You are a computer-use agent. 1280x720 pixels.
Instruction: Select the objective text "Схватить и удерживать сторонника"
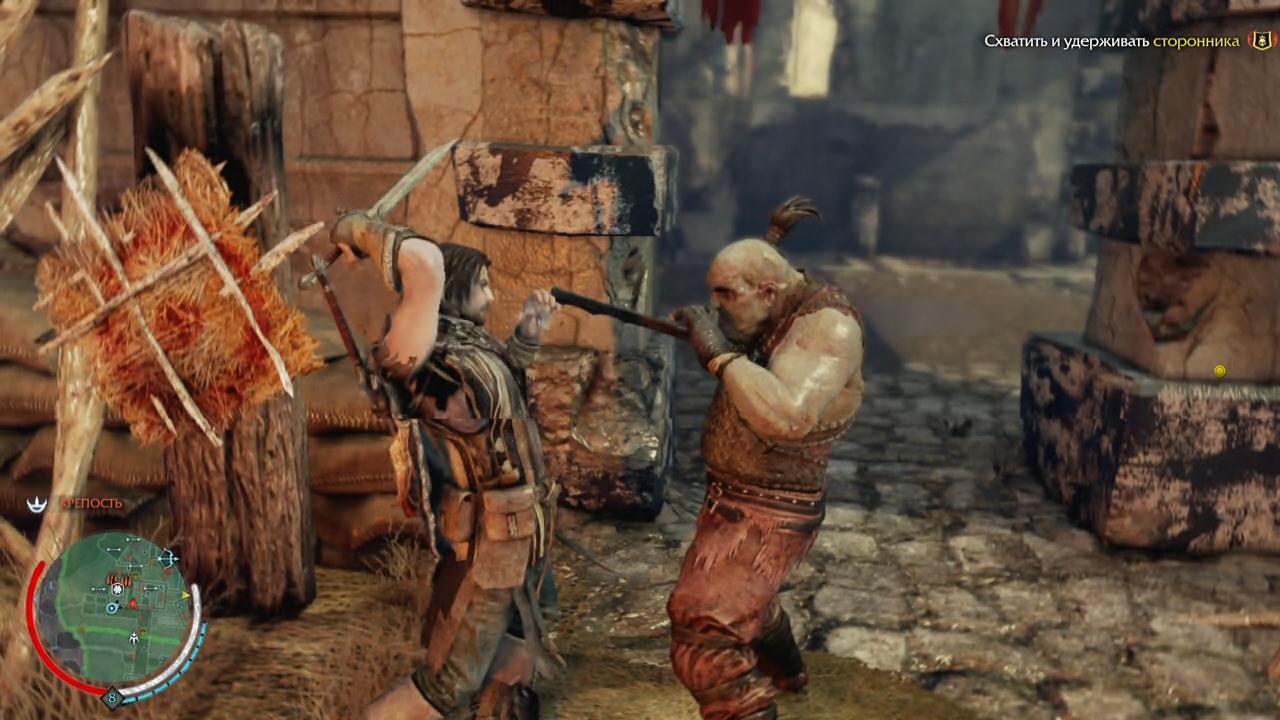[x=1111, y=41]
